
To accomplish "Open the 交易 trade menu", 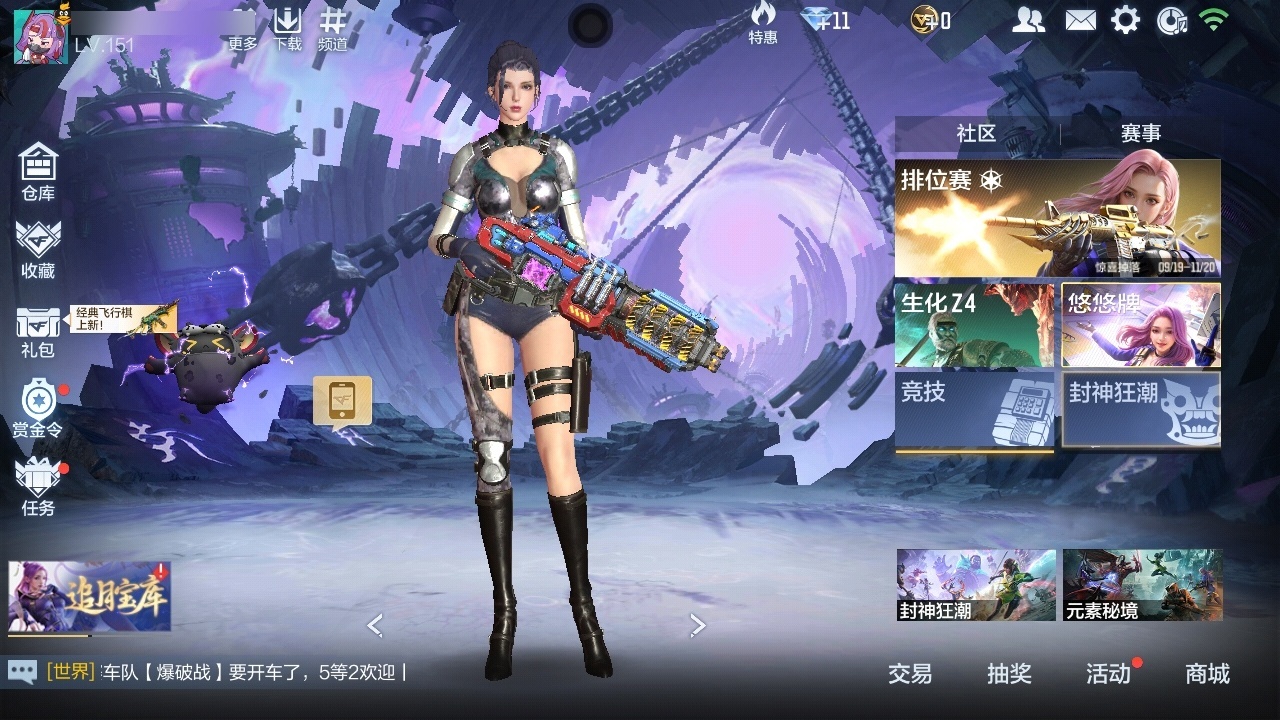I will 910,674.
